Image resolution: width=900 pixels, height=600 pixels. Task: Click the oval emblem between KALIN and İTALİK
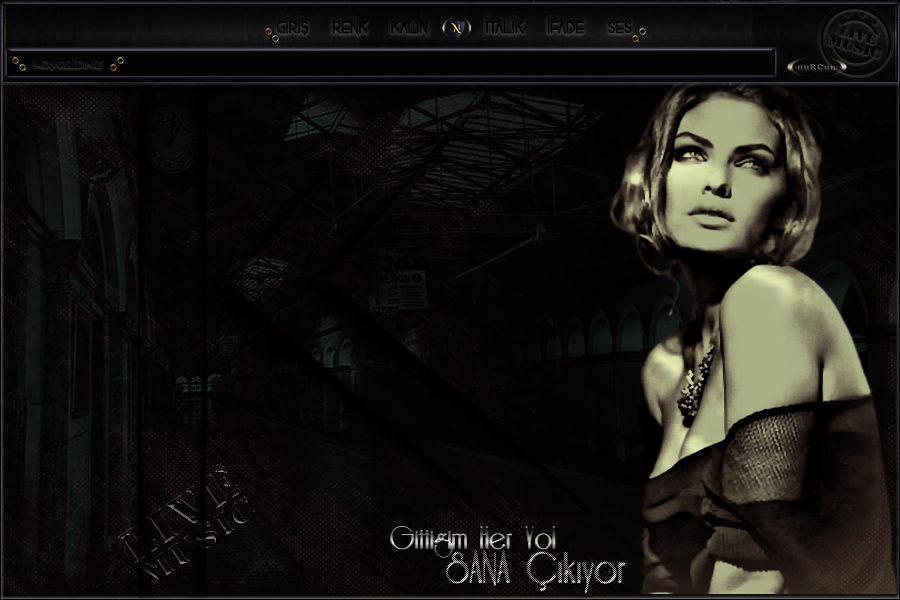456,28
